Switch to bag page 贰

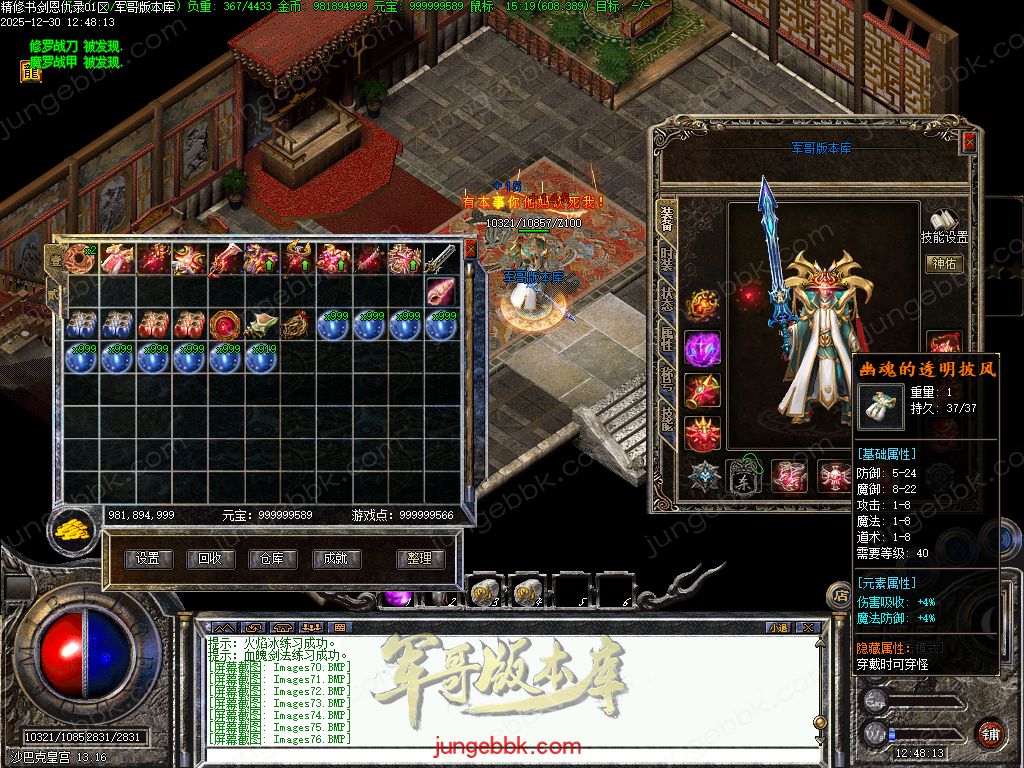pyautogui.click(x=54, y=292)
